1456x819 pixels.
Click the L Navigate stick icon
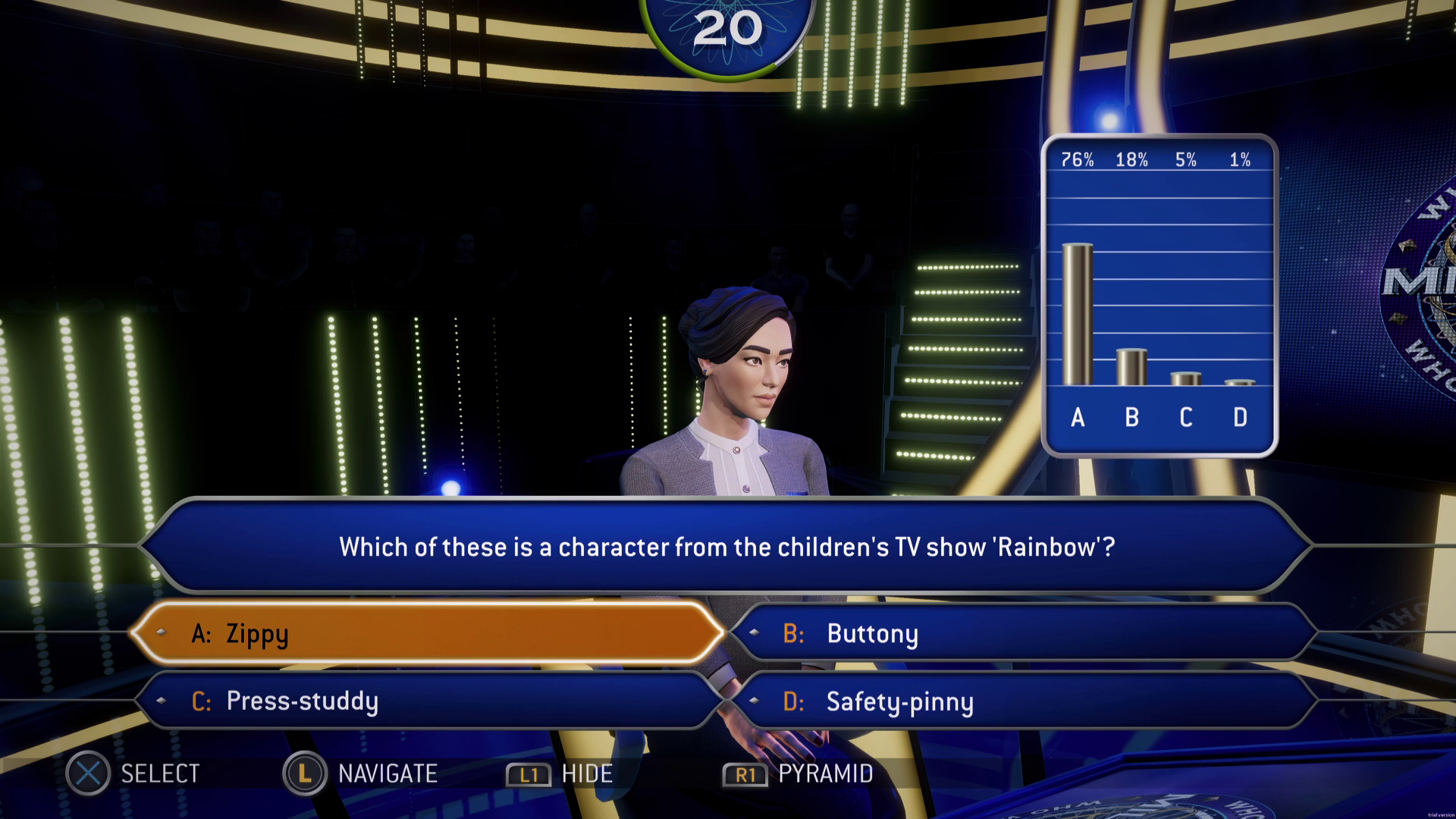[303, 773]
